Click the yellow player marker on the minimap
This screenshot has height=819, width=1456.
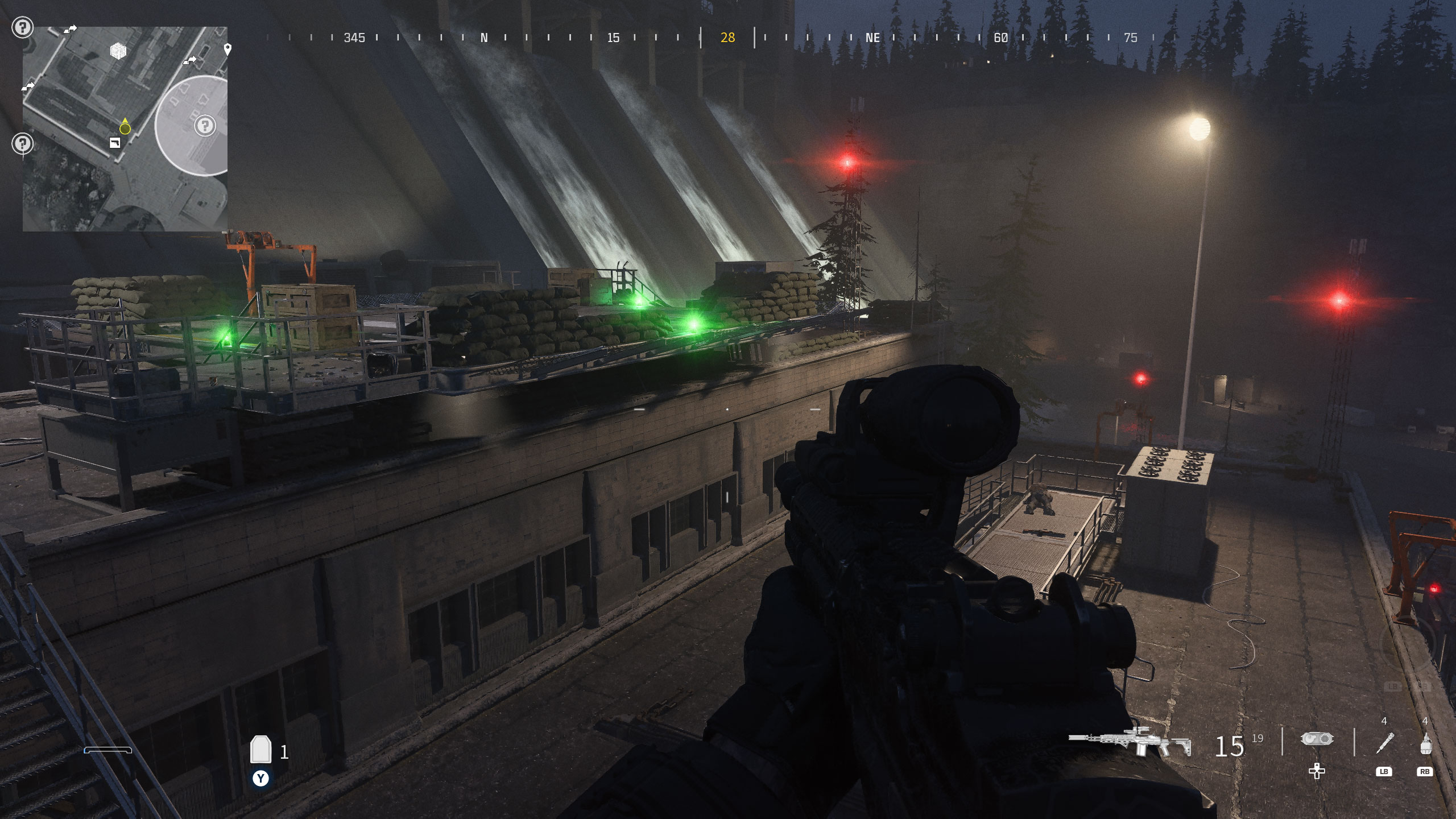click(125, 128)
